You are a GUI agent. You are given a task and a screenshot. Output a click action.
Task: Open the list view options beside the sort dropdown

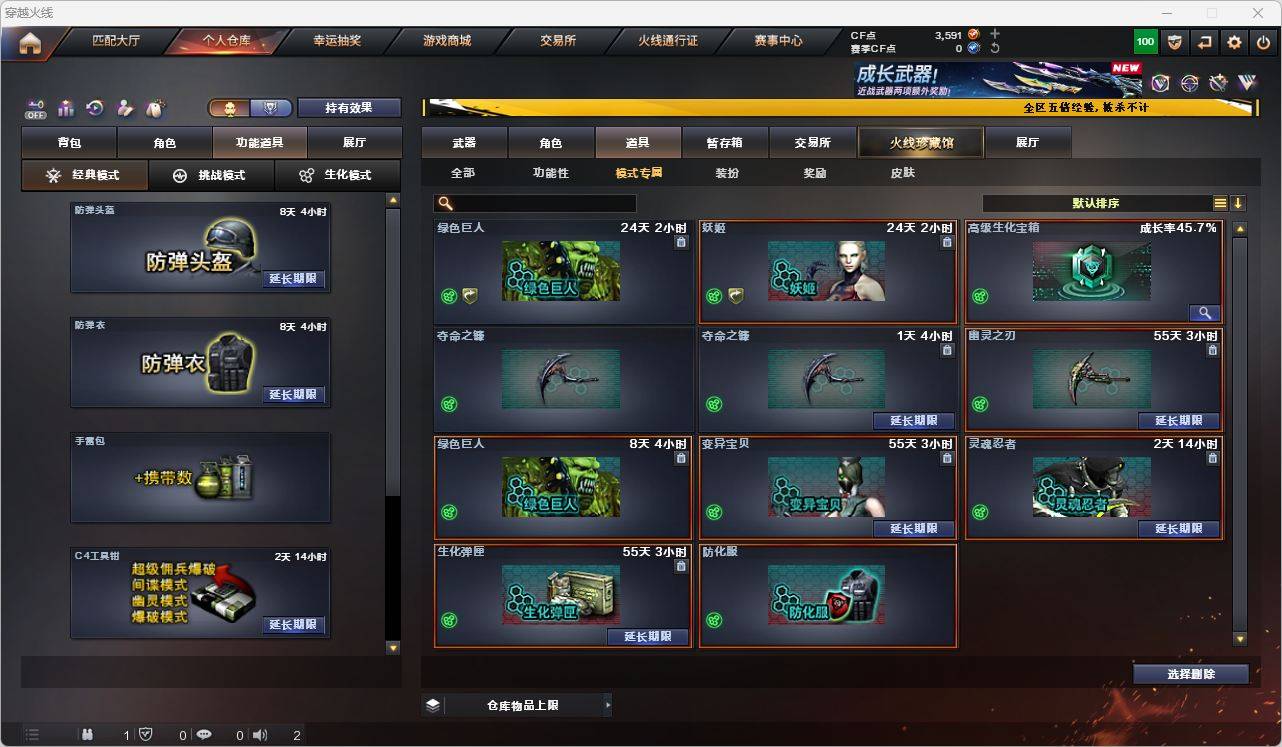click(x=1220, y=202)
